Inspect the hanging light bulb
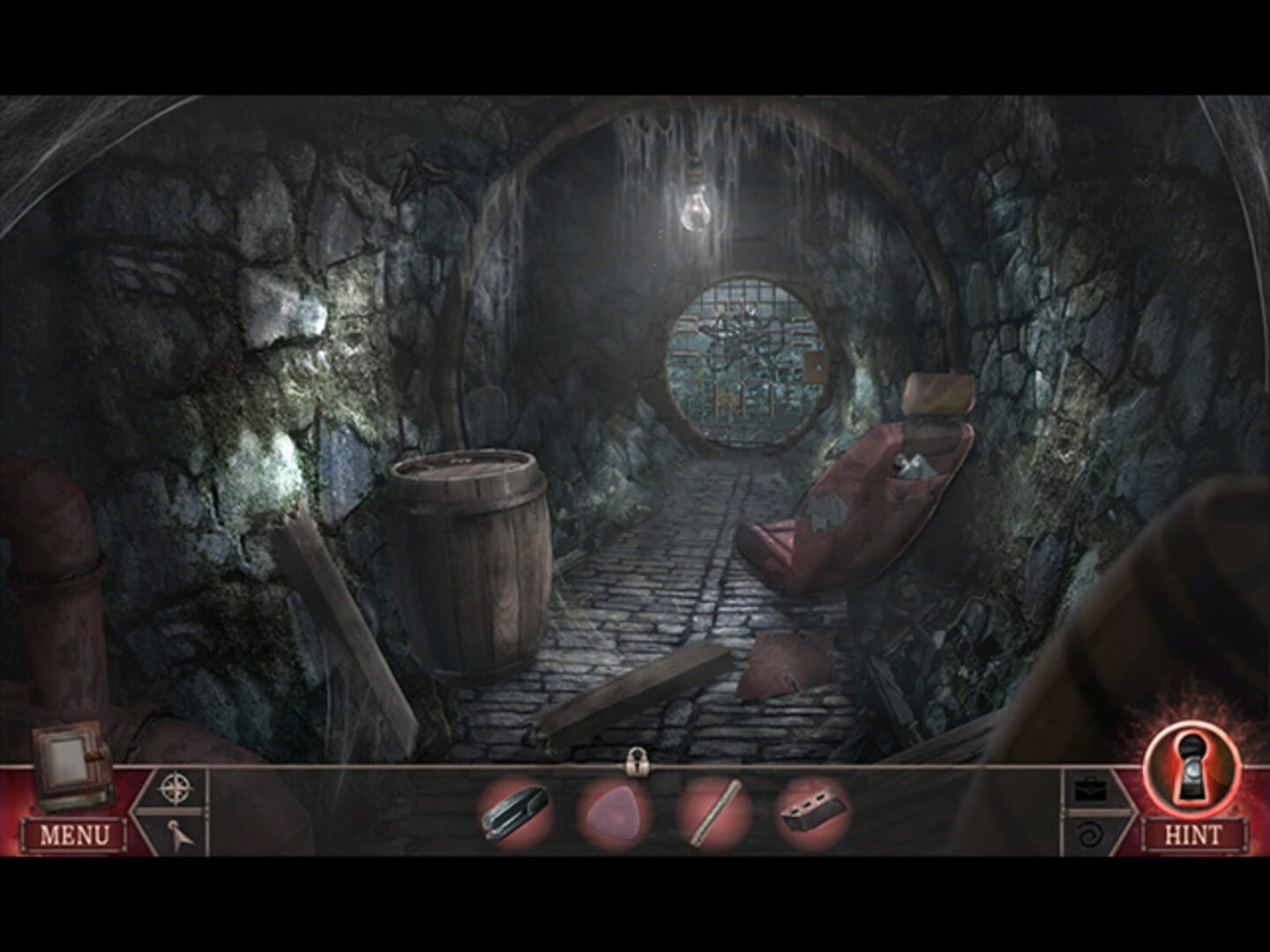 [696, 212]
